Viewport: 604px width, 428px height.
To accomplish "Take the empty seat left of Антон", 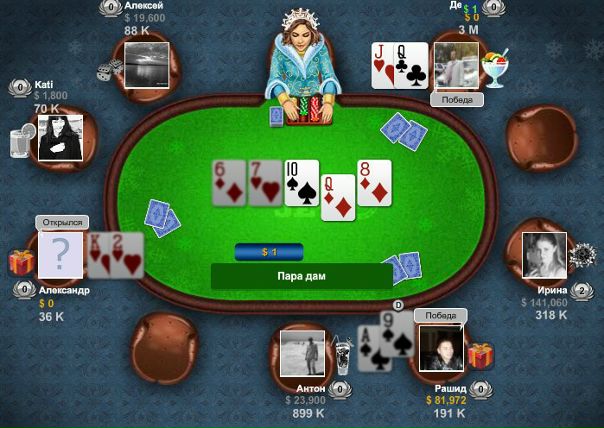I will 164,347.
